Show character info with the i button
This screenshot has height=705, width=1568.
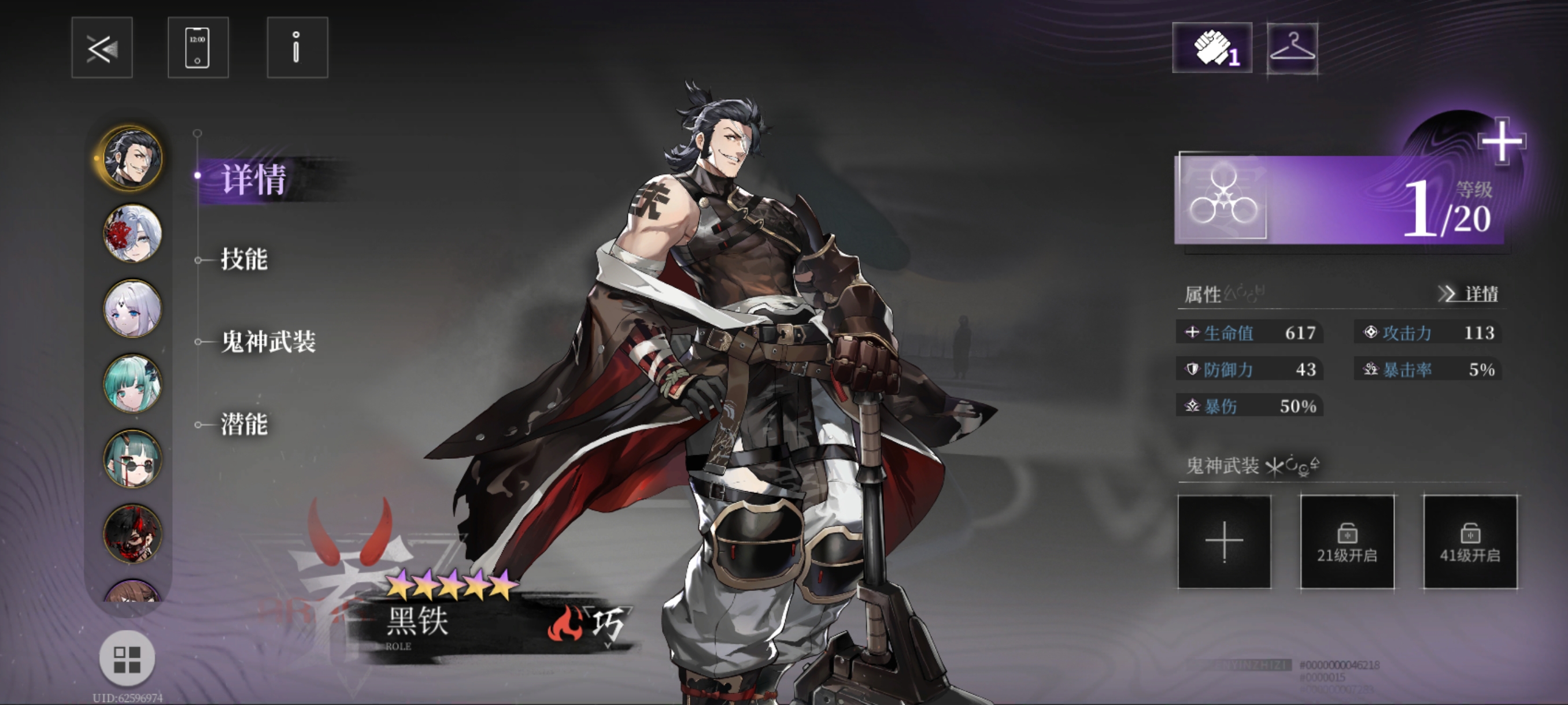click(297, 47)
